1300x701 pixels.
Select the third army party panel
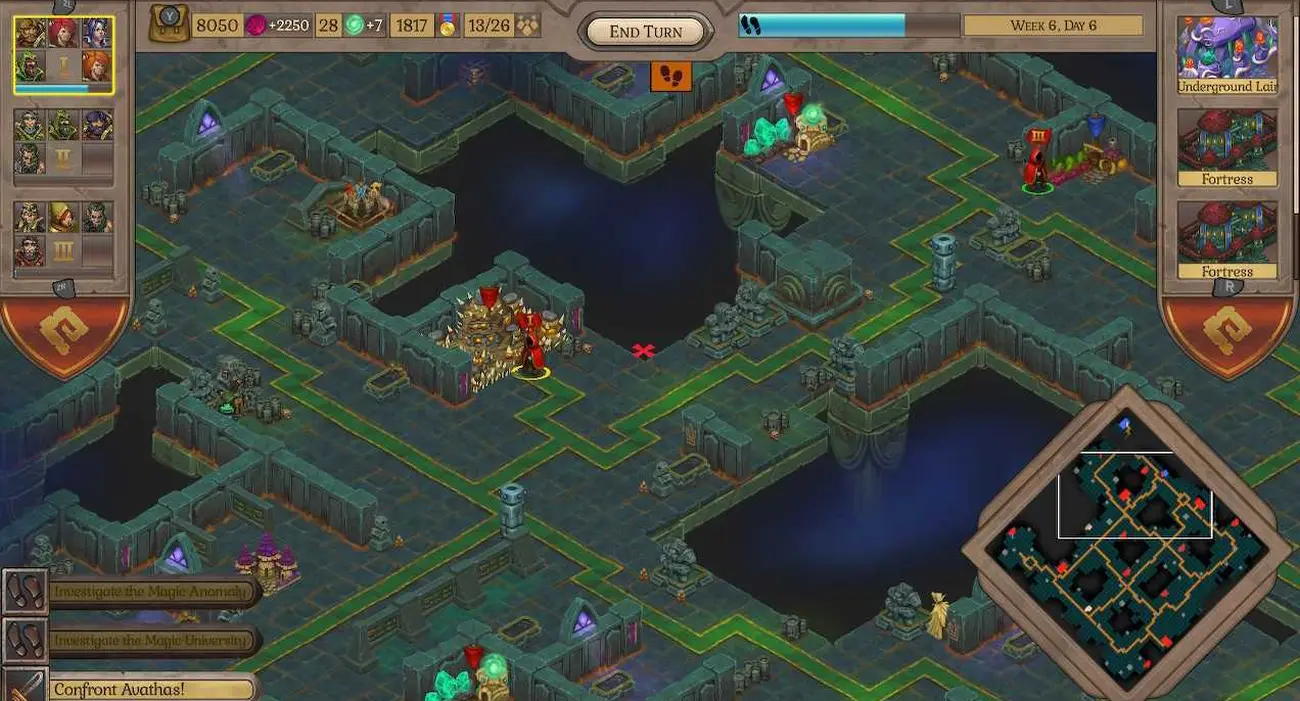(64, 235)
